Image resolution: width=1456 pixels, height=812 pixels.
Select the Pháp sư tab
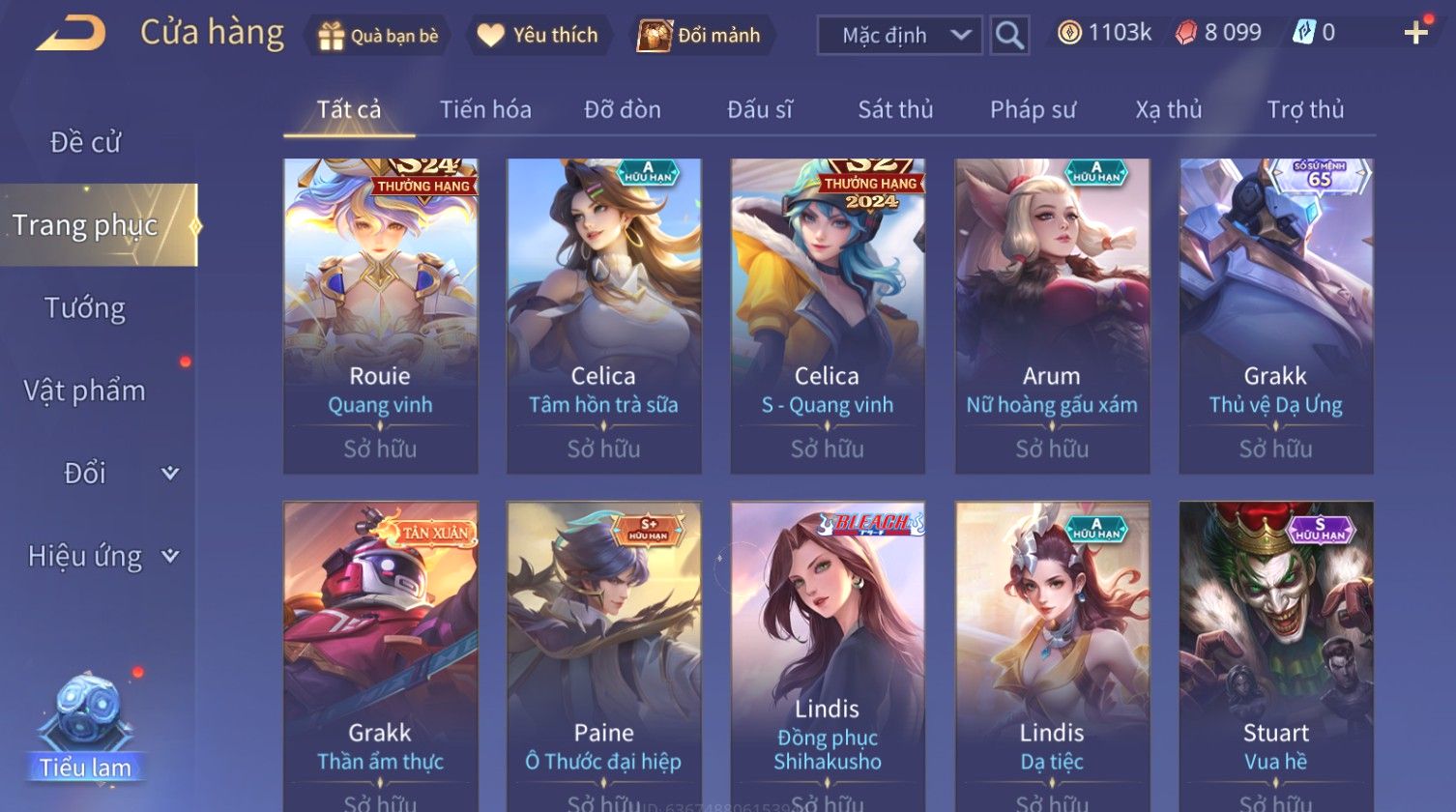[x=1033, y=110]
